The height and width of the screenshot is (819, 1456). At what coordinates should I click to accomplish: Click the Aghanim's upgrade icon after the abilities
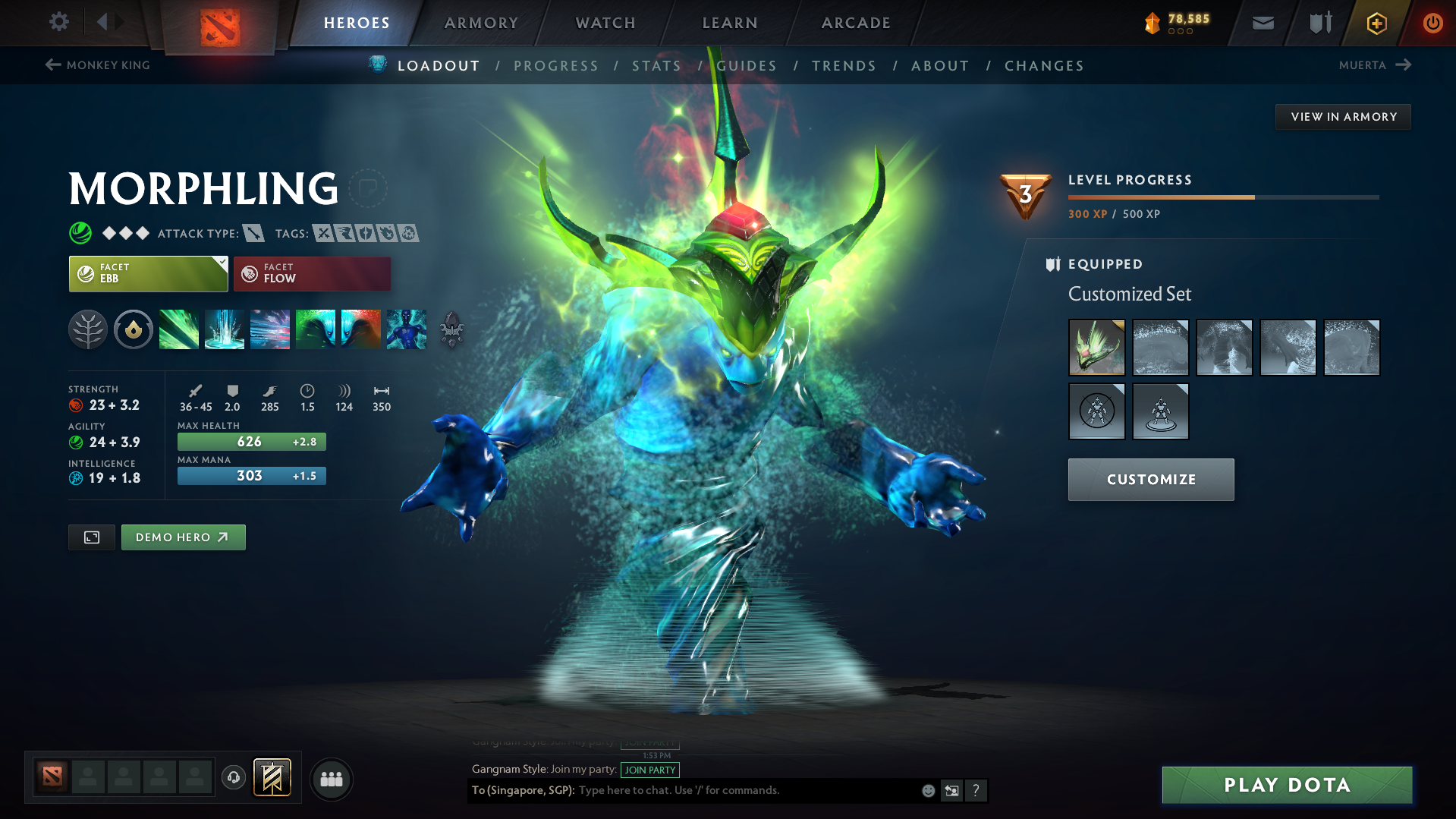click(x=451, y=329)
